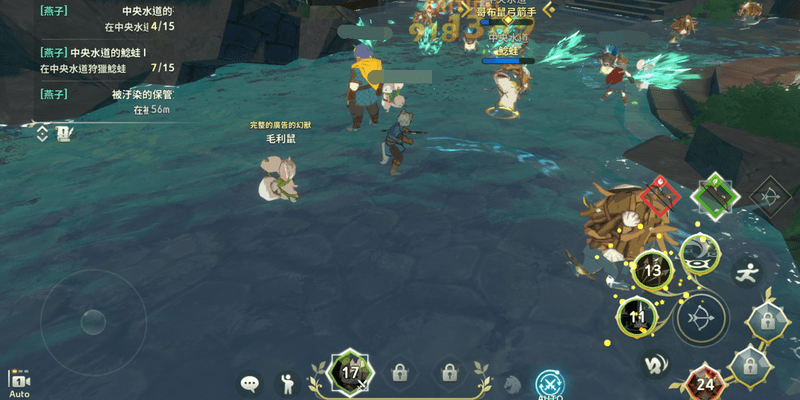Activate the skill on cooldown showing 11
This screenshot has width=800, height=400.
click(637, 318)
